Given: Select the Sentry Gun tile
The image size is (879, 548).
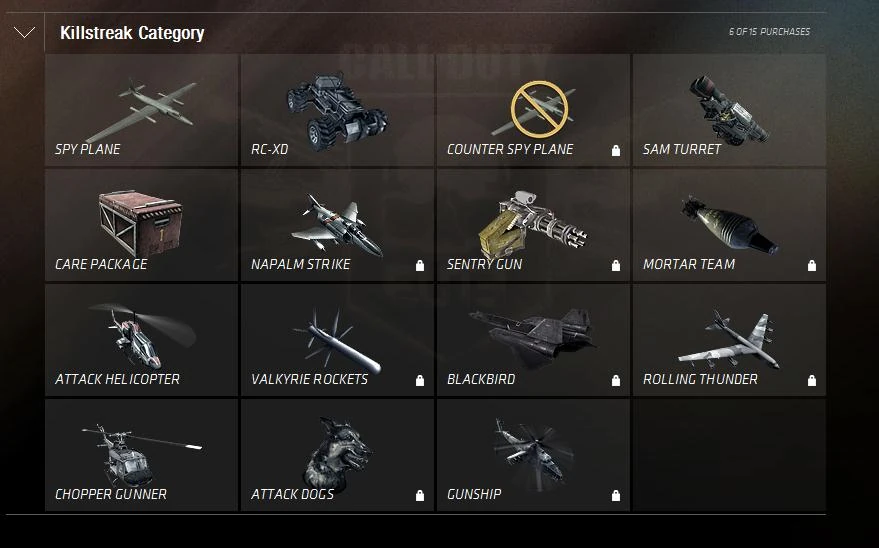Looking at the screenshot, I should point(533,225).
